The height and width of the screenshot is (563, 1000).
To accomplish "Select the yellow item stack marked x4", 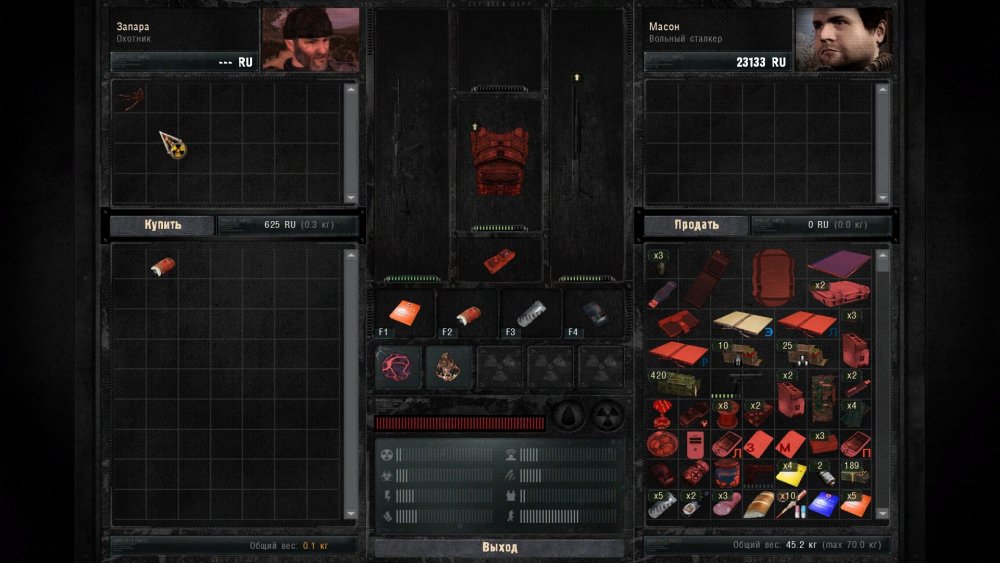I will [x=790, y=473].
